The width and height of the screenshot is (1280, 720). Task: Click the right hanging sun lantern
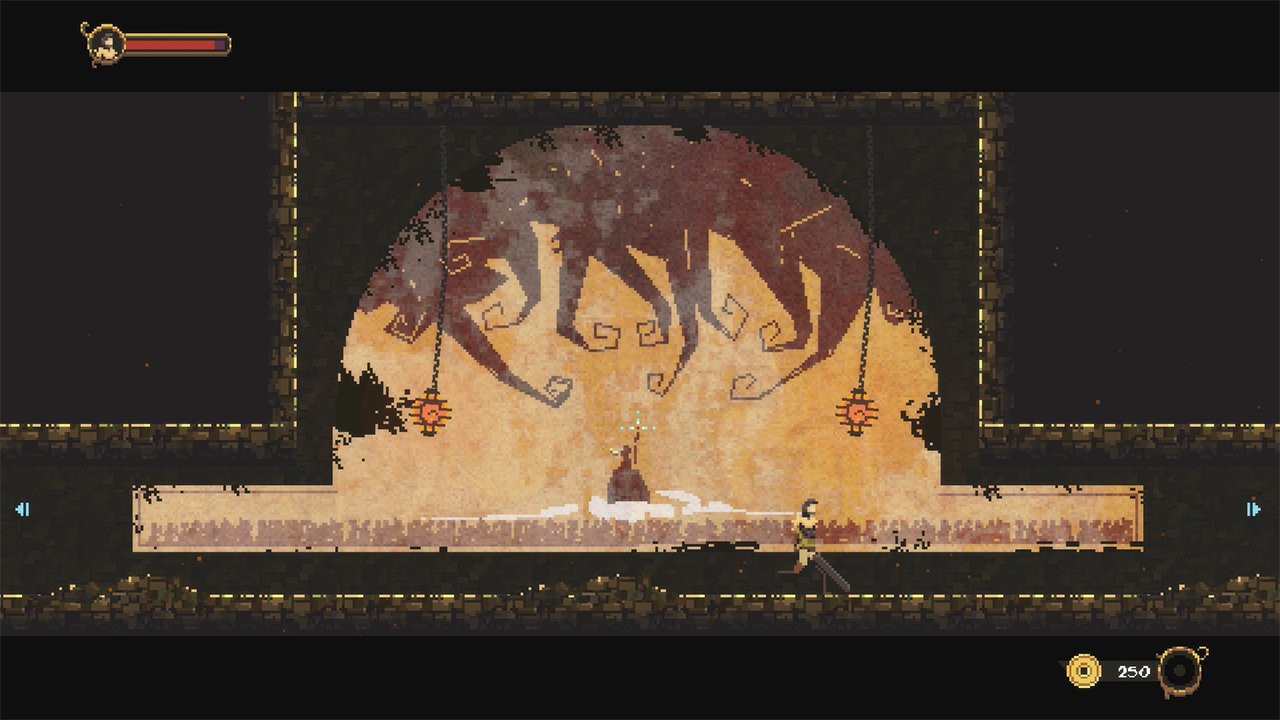point(855,411)
